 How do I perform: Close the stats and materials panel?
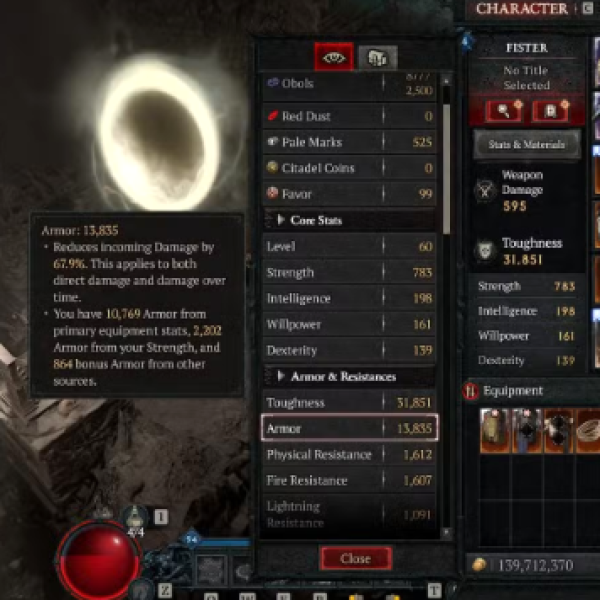[x=355, y=558]
